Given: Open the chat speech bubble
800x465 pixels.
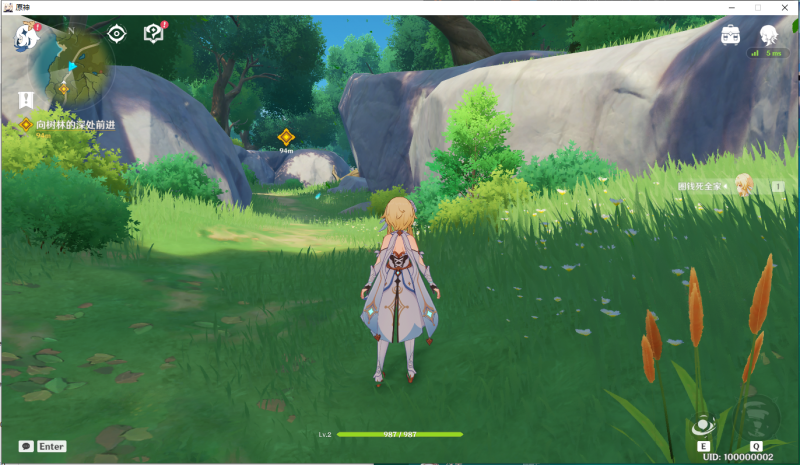Looking at the screenshot, I should point(26,446).
